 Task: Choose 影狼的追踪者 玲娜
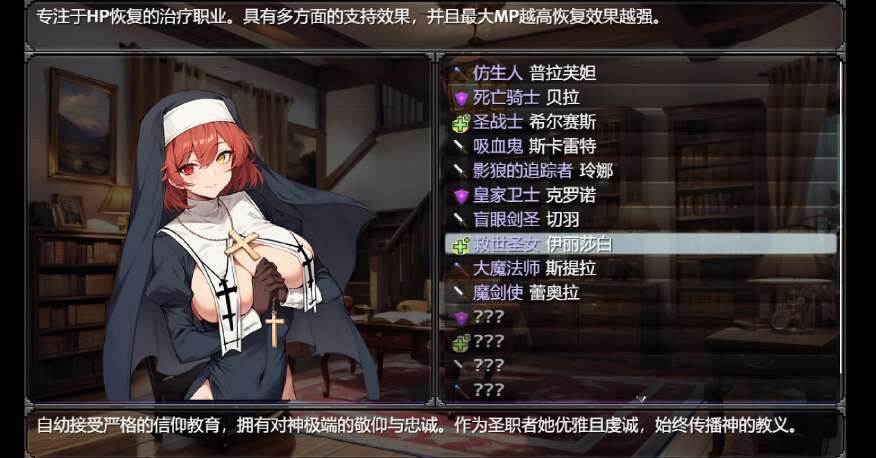click(542, 170)
